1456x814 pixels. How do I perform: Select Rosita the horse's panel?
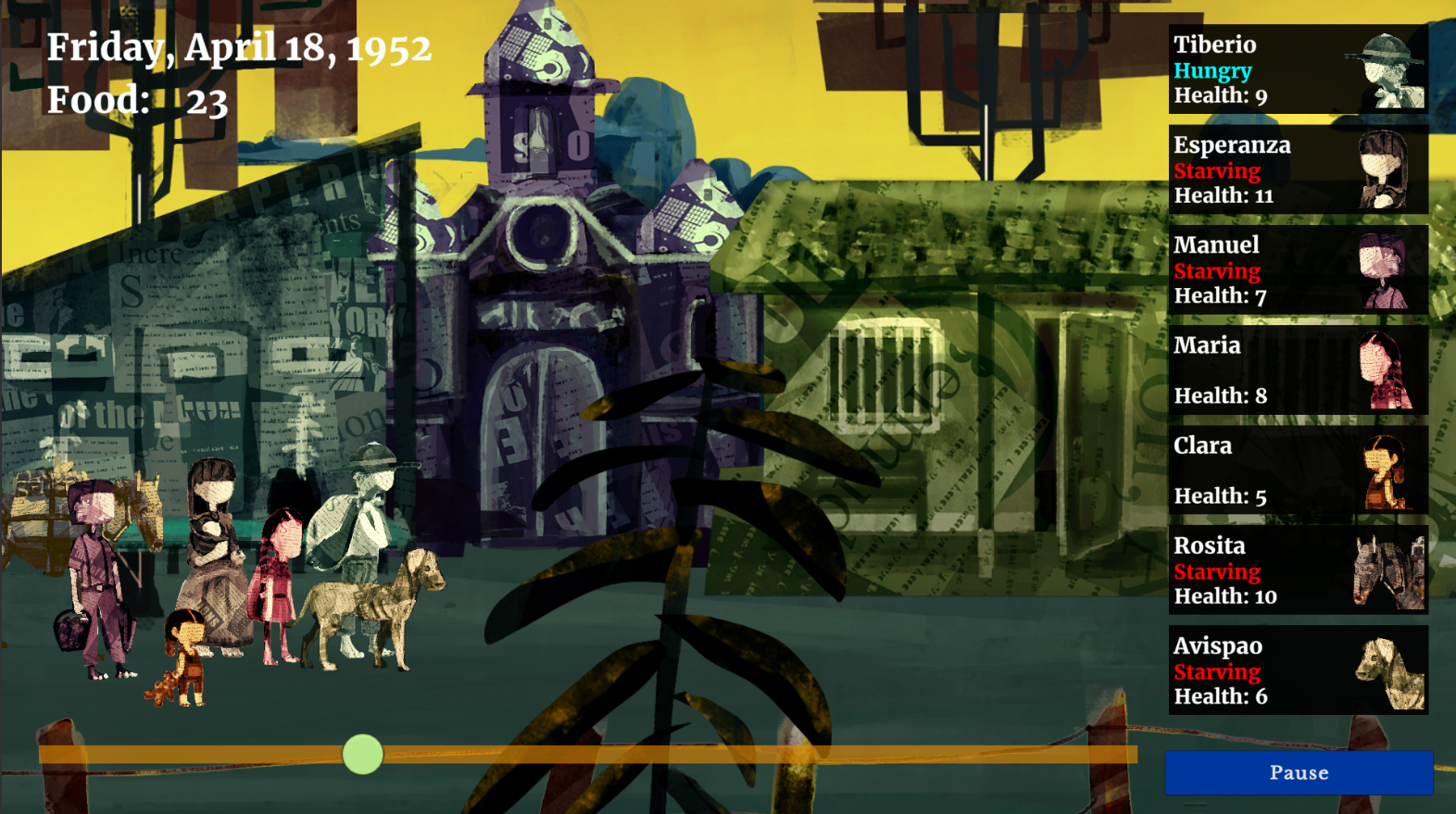point(1298,570)
